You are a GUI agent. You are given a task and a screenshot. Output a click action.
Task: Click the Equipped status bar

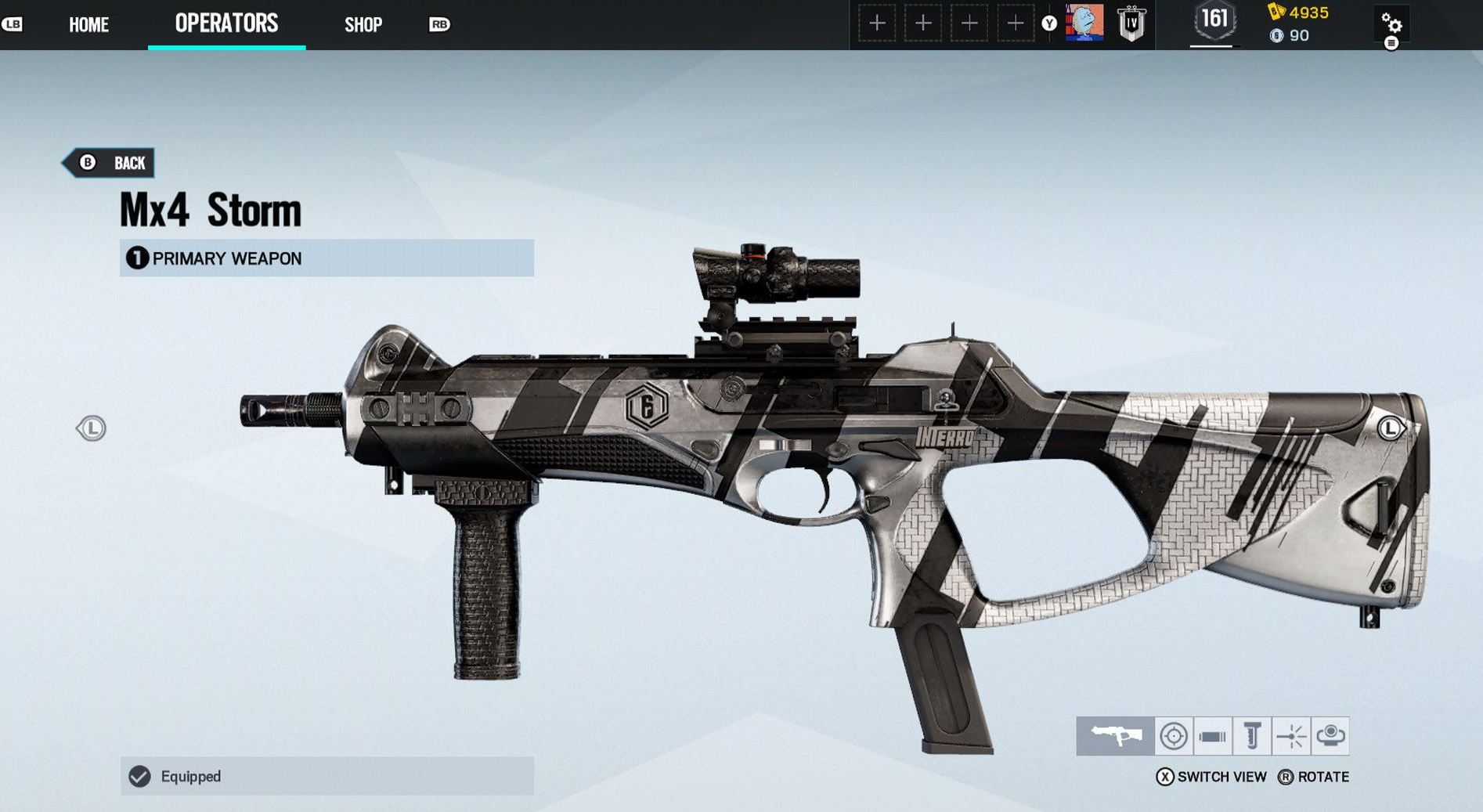[327, 776]
